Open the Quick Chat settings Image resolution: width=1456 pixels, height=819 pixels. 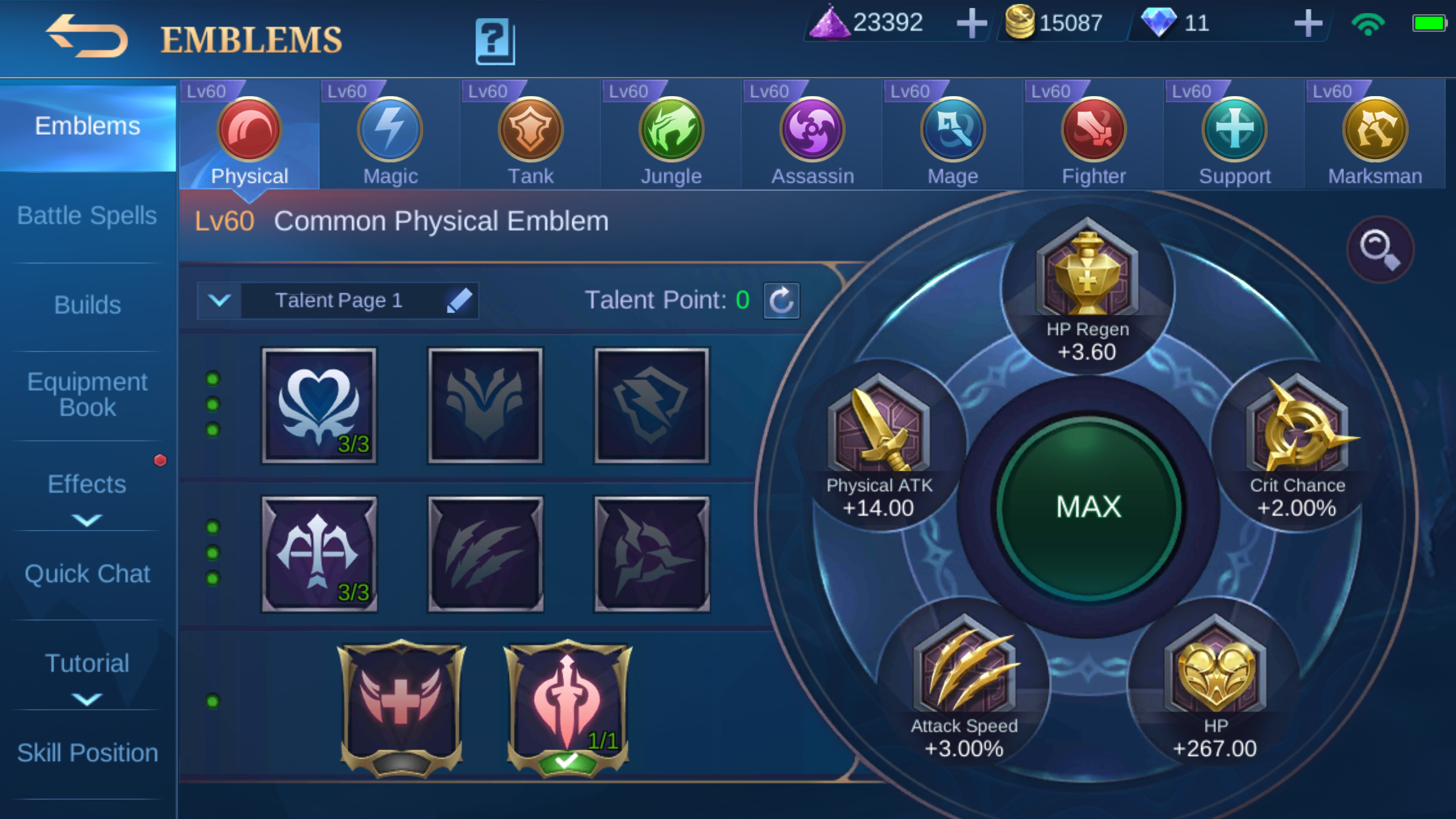point(87,574)
